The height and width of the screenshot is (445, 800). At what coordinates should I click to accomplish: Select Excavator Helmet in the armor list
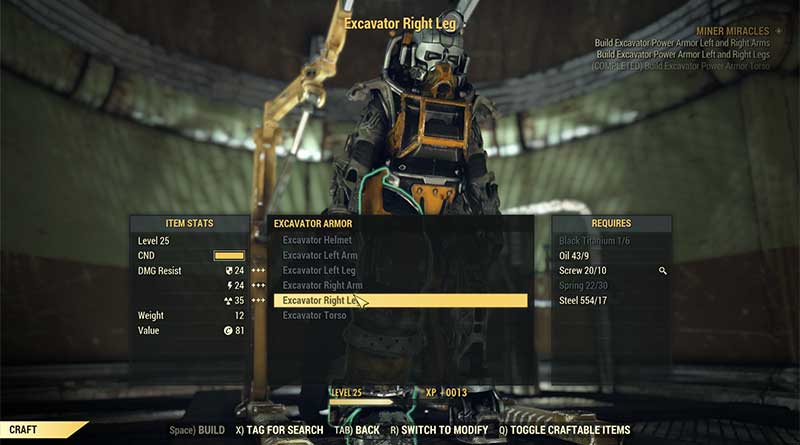(x=317, y=240)
